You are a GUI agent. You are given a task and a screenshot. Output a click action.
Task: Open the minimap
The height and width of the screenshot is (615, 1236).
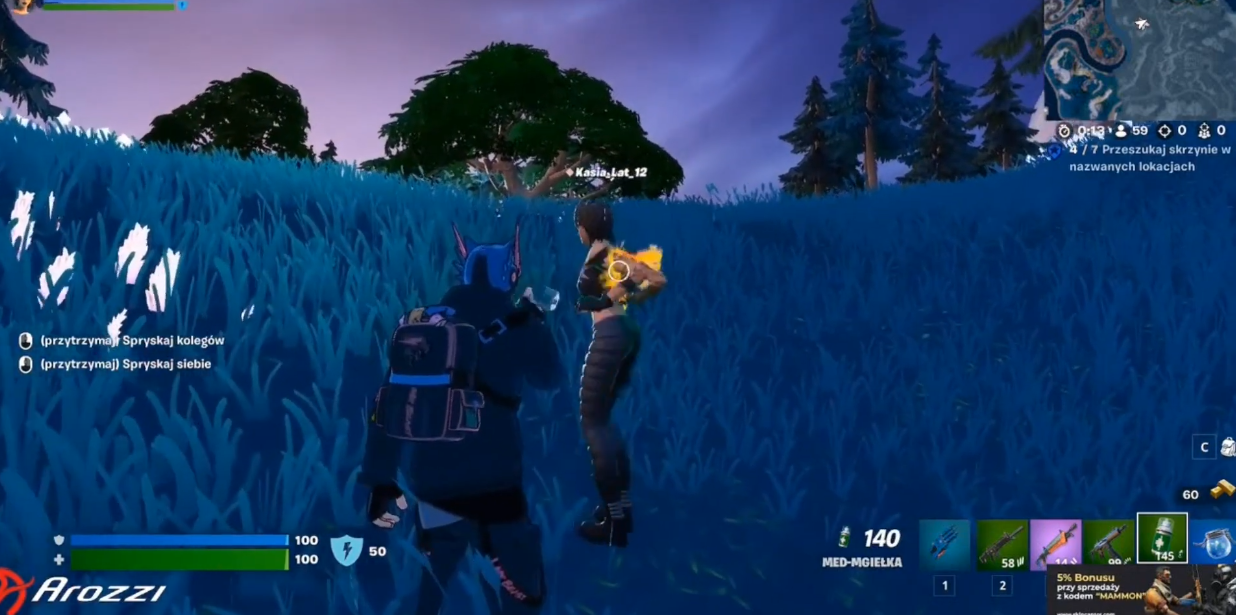click(x=1140, y=58)
